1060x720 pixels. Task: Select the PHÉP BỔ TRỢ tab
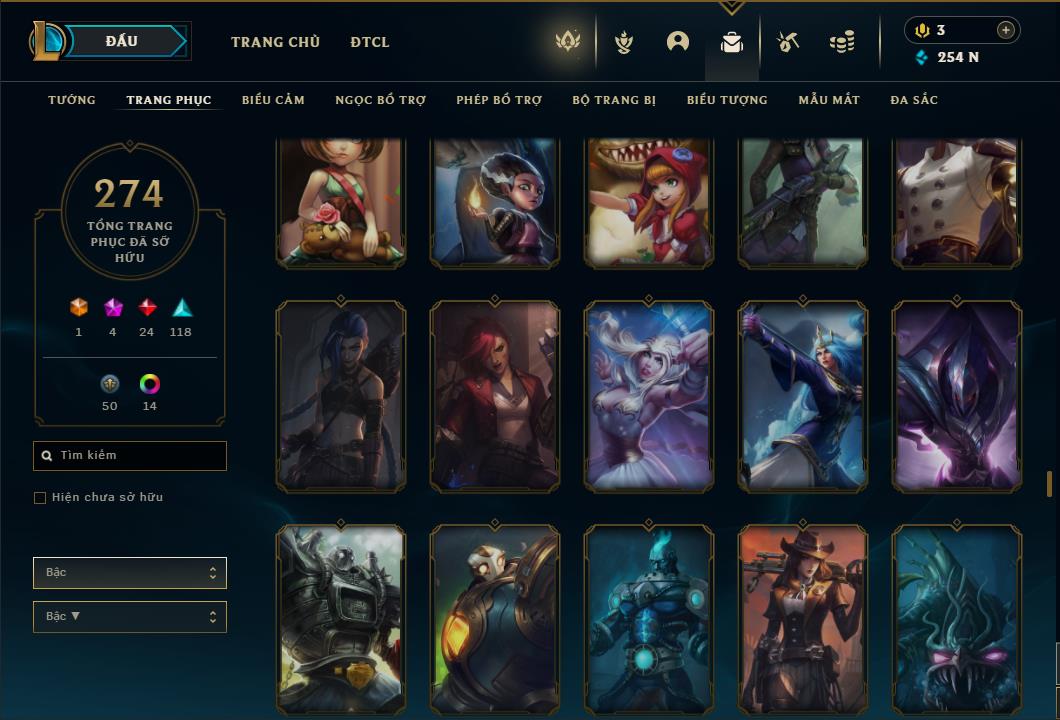(x=499, y=100)
